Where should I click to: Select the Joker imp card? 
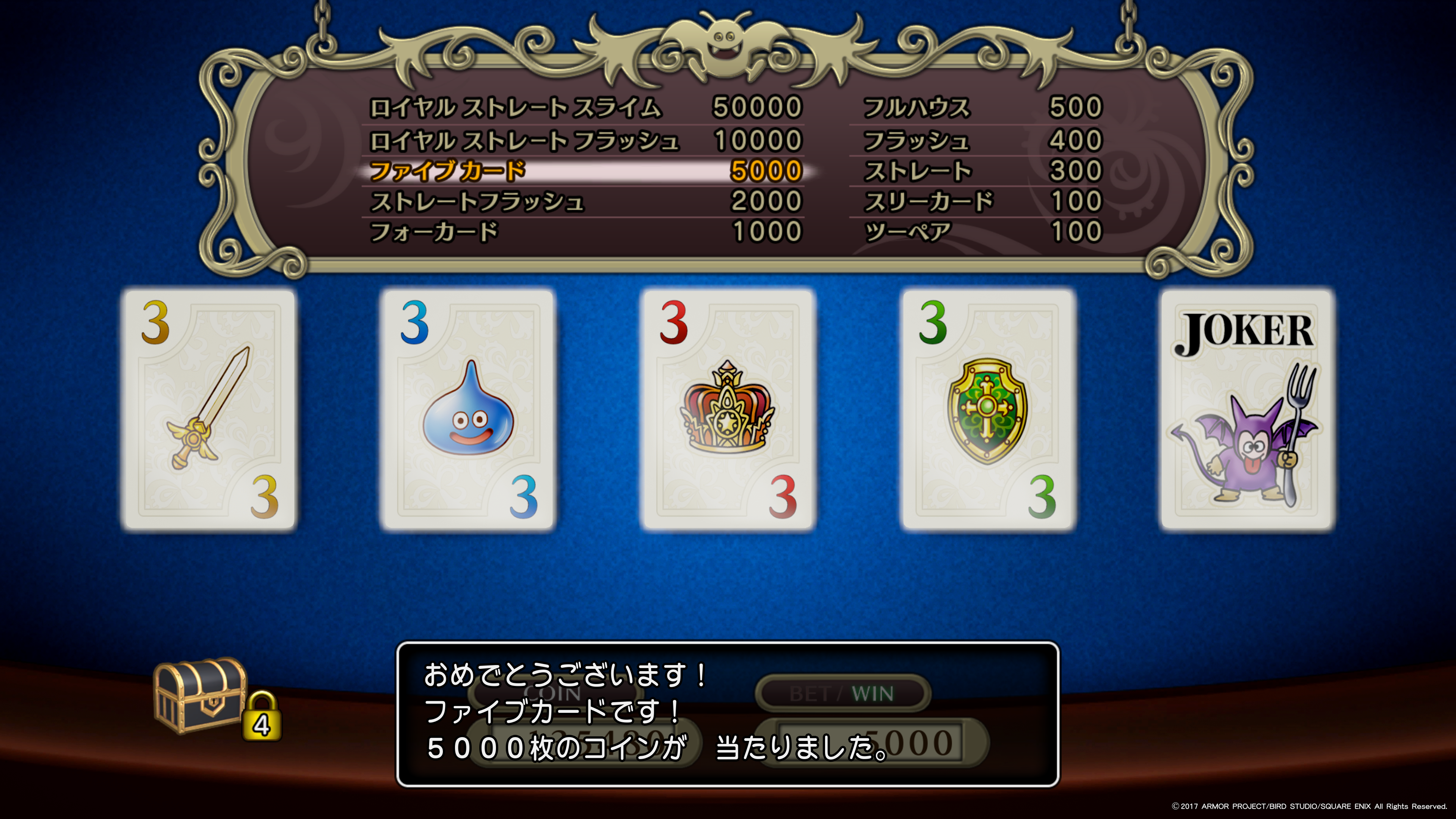click(x=1247, y=410)
